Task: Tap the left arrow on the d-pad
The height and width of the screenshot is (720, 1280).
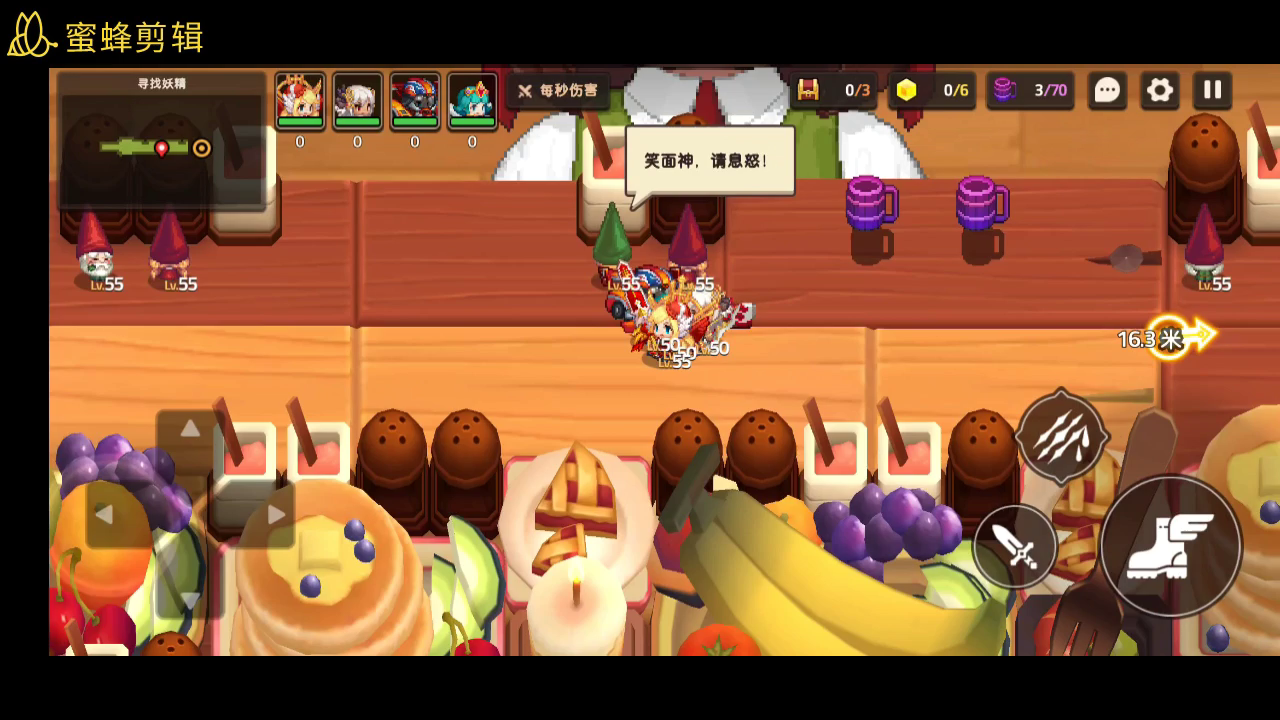Action: pyautogui.click(x=104, y=515)
